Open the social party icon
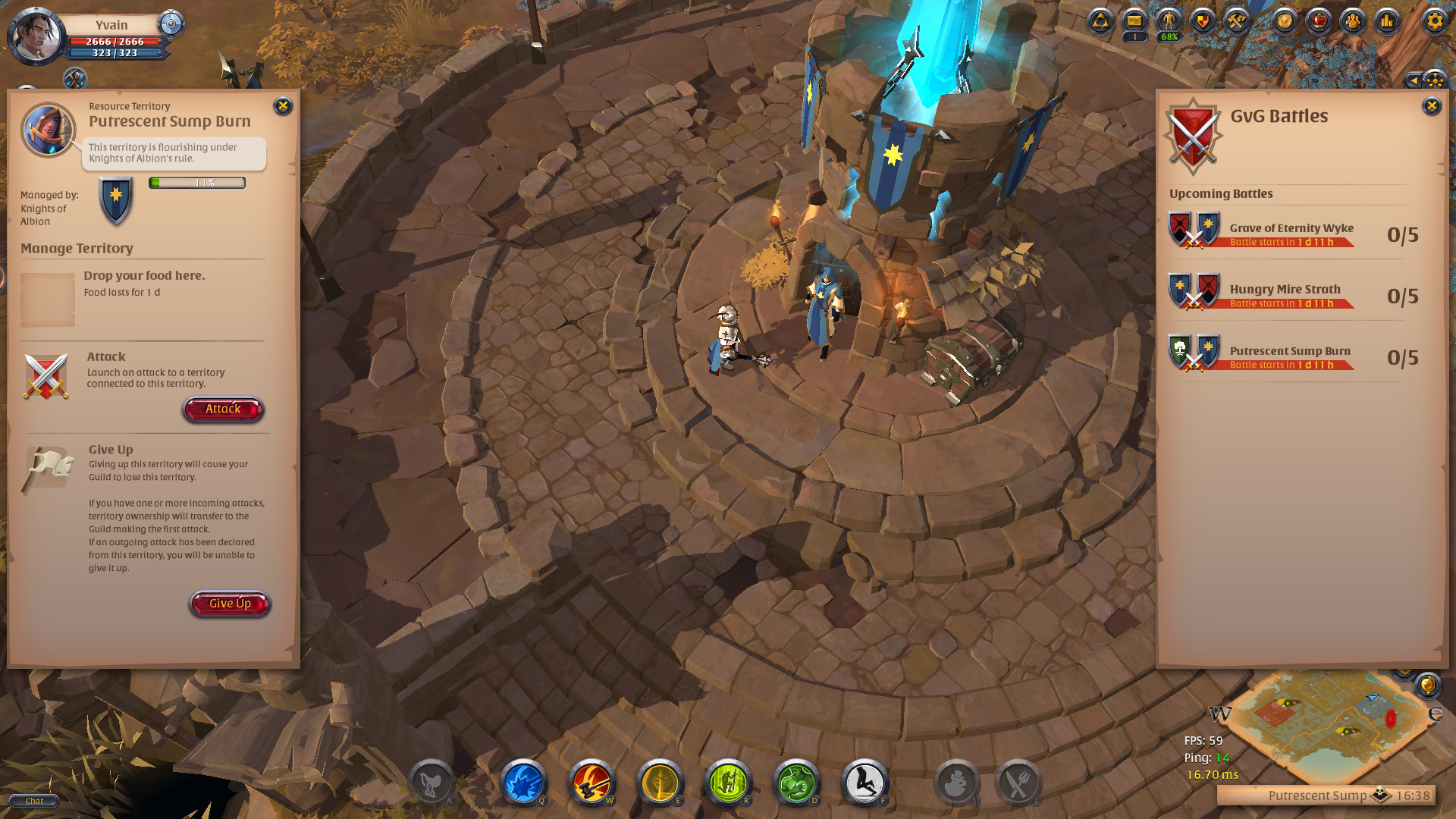This screenshot has height=819, width=1456. [1354, 21]
